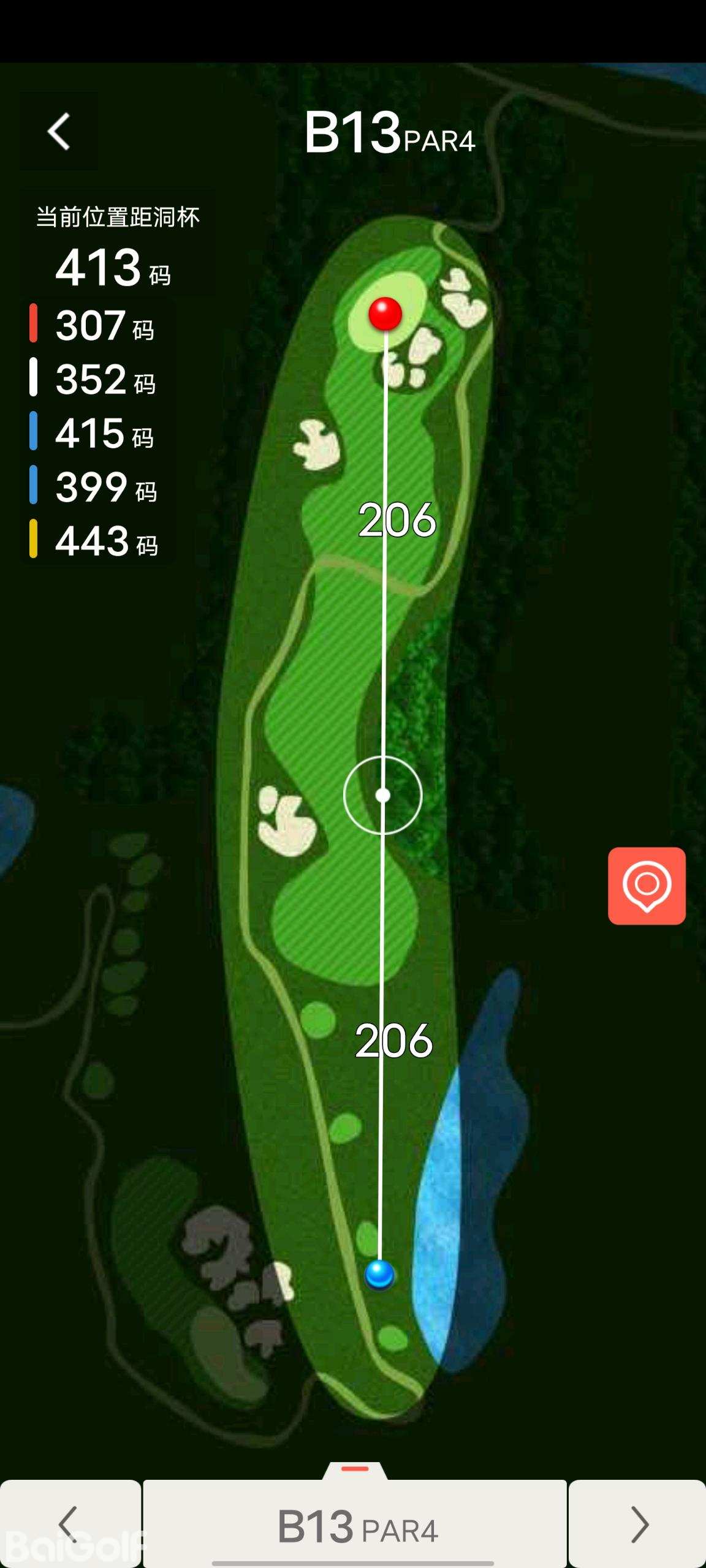706x1568 pixels.
Task: Open the B13 PAR4 hole selector
Action: click(355, 1525)
